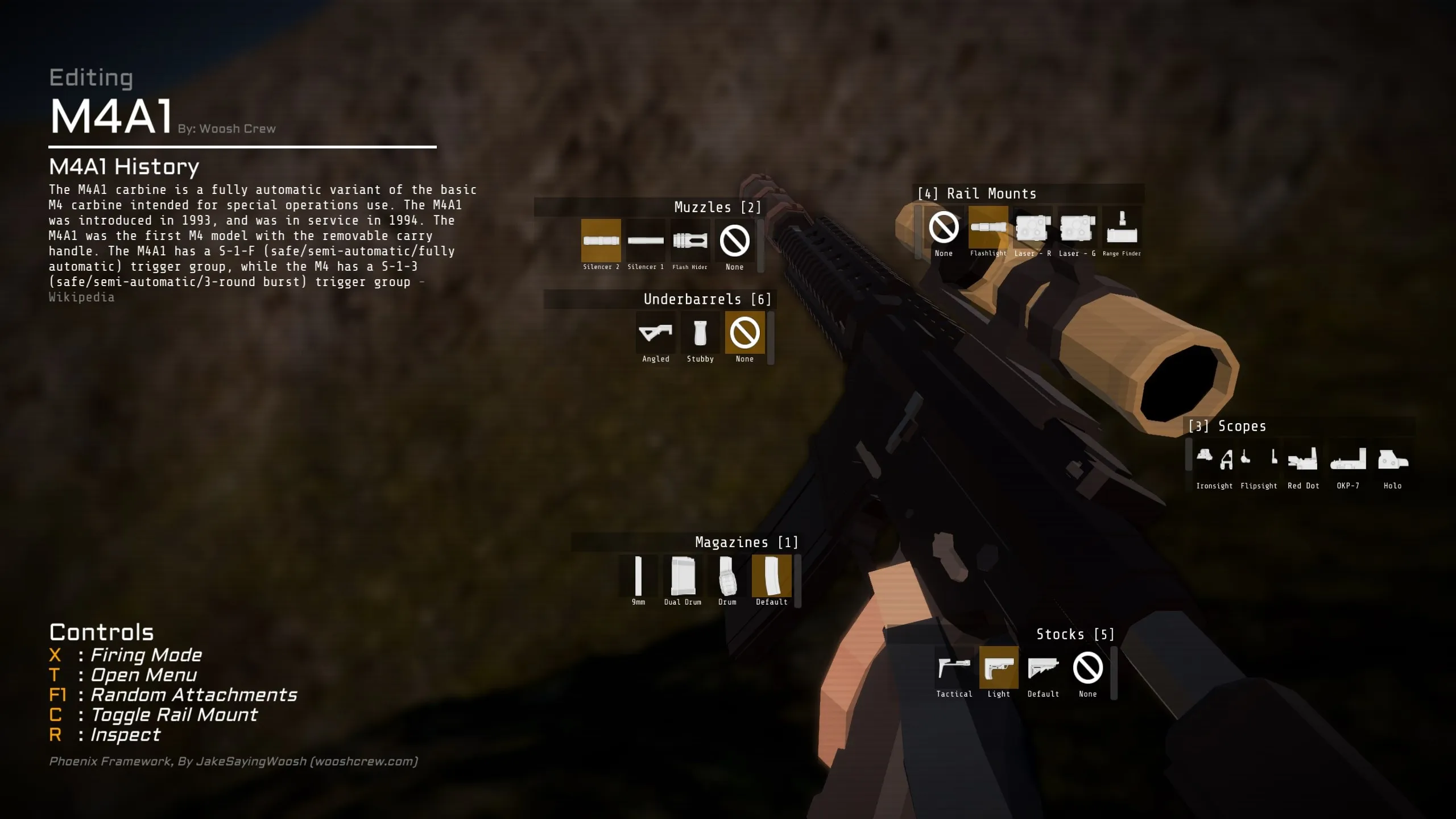Select the Light stock
Image resolution: width=1456 pixels, height=819 pixels.
[999, 668]
